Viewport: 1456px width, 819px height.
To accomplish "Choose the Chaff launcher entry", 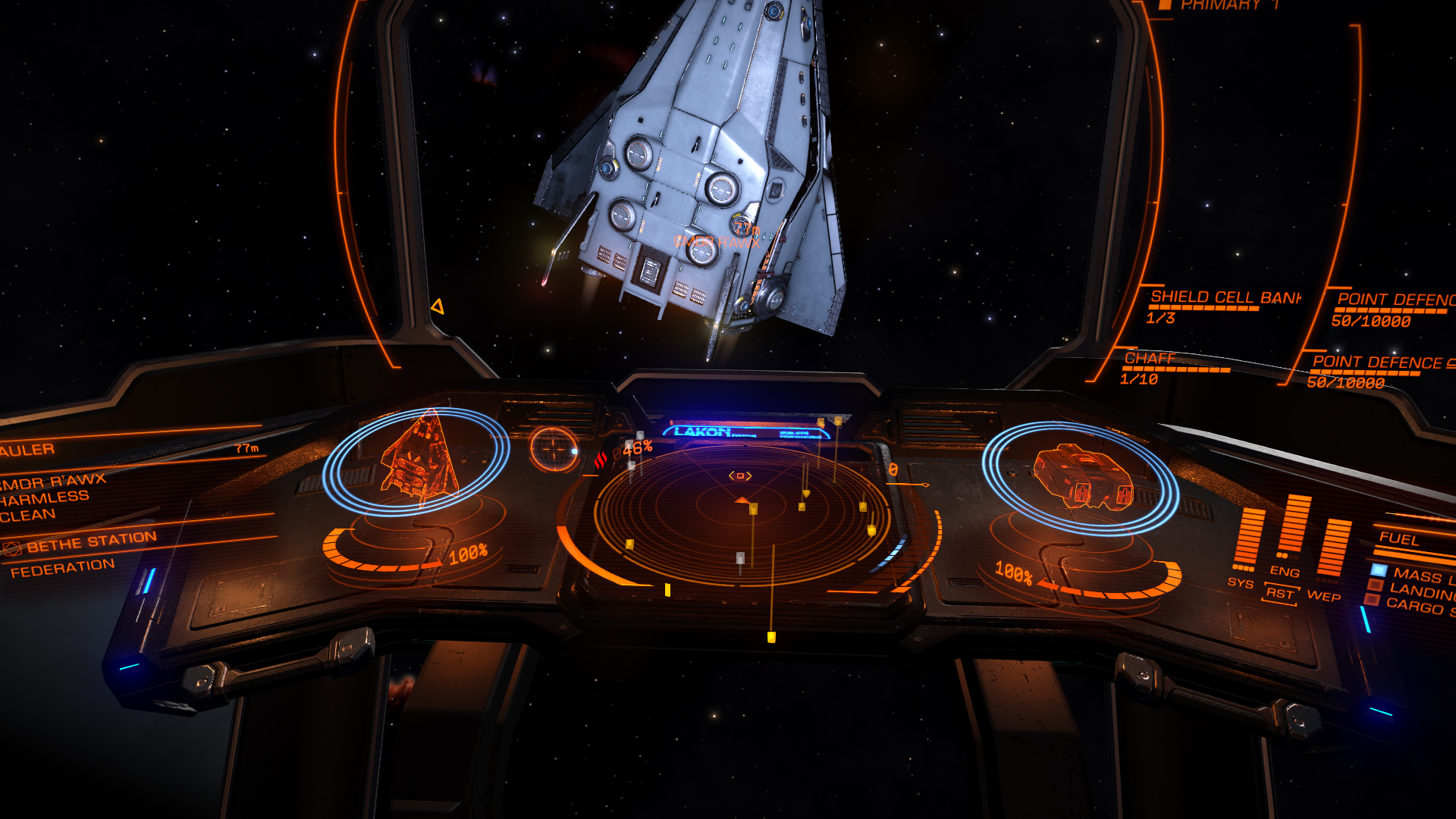I will coord(1150,359).
